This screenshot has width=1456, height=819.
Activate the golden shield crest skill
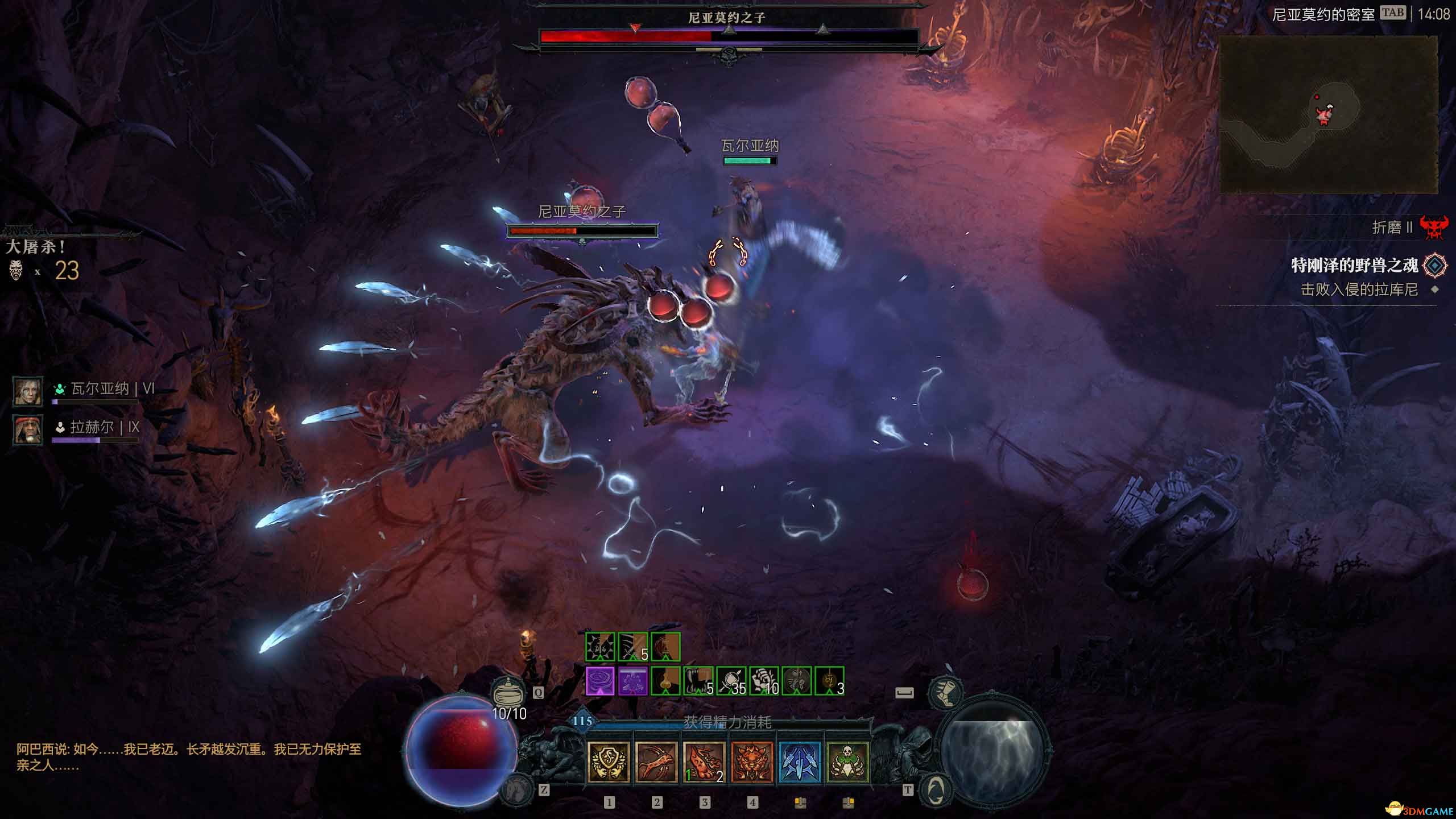(x=608, y=762)
